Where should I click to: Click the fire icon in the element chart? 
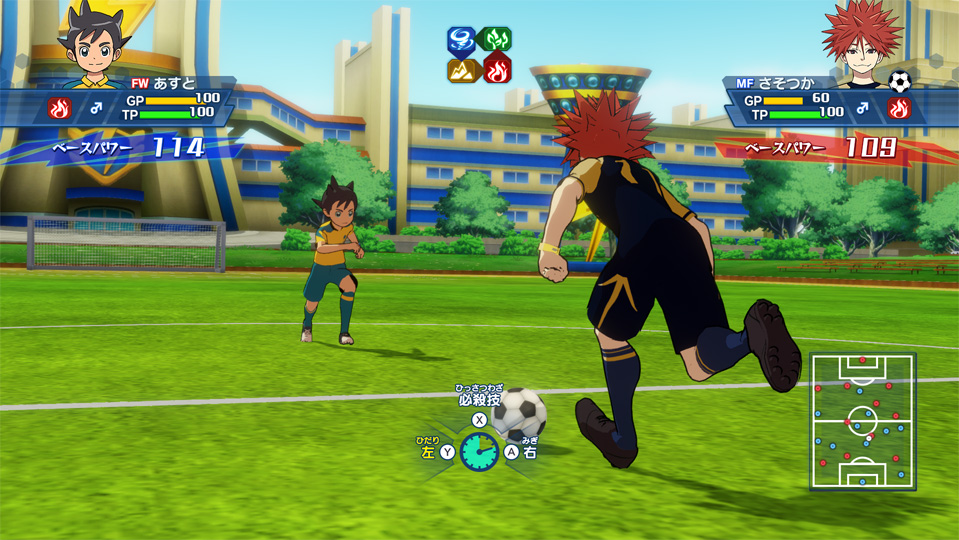[496, 70]
